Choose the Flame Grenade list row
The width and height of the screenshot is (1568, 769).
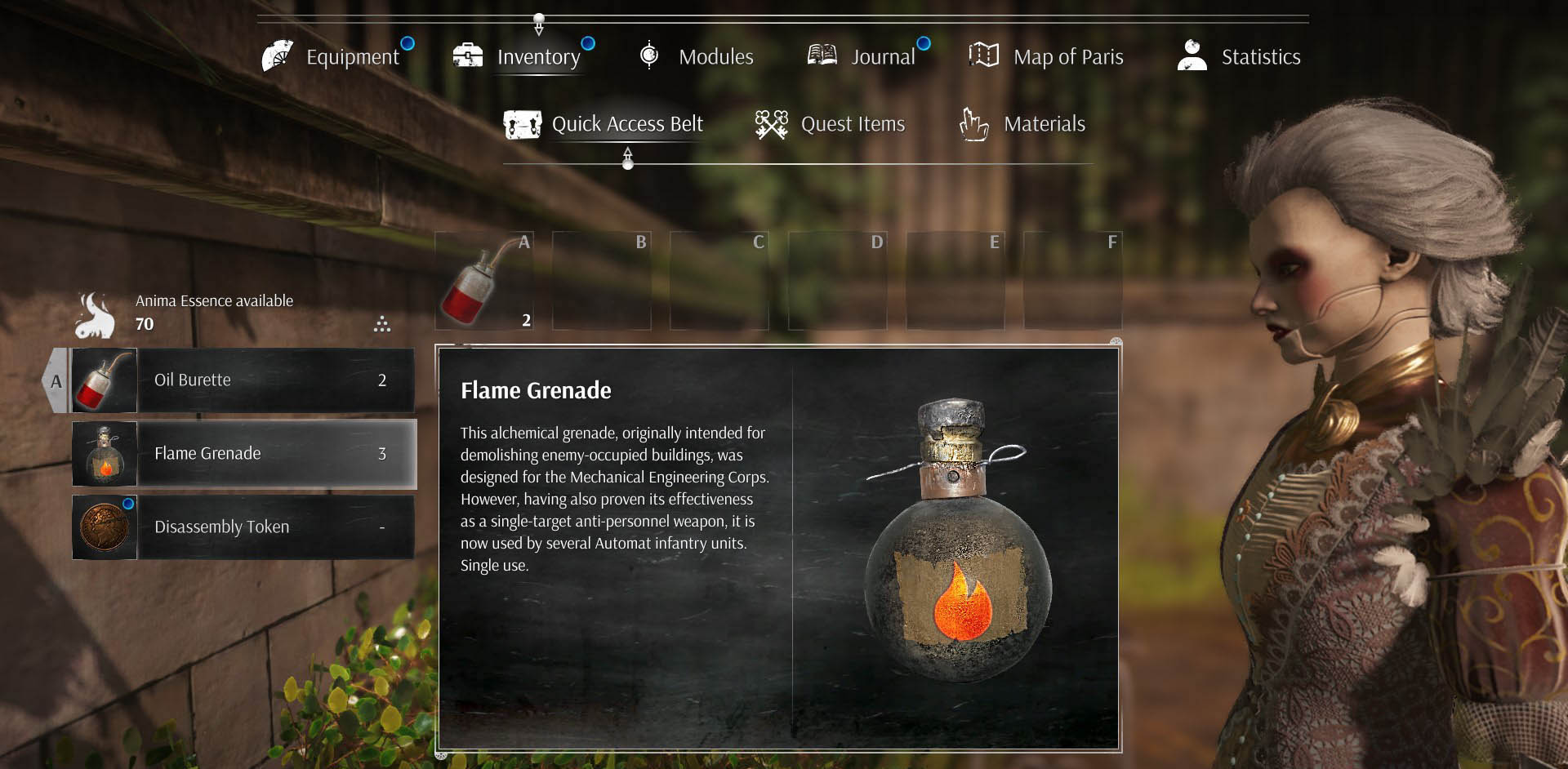(243, 454)
